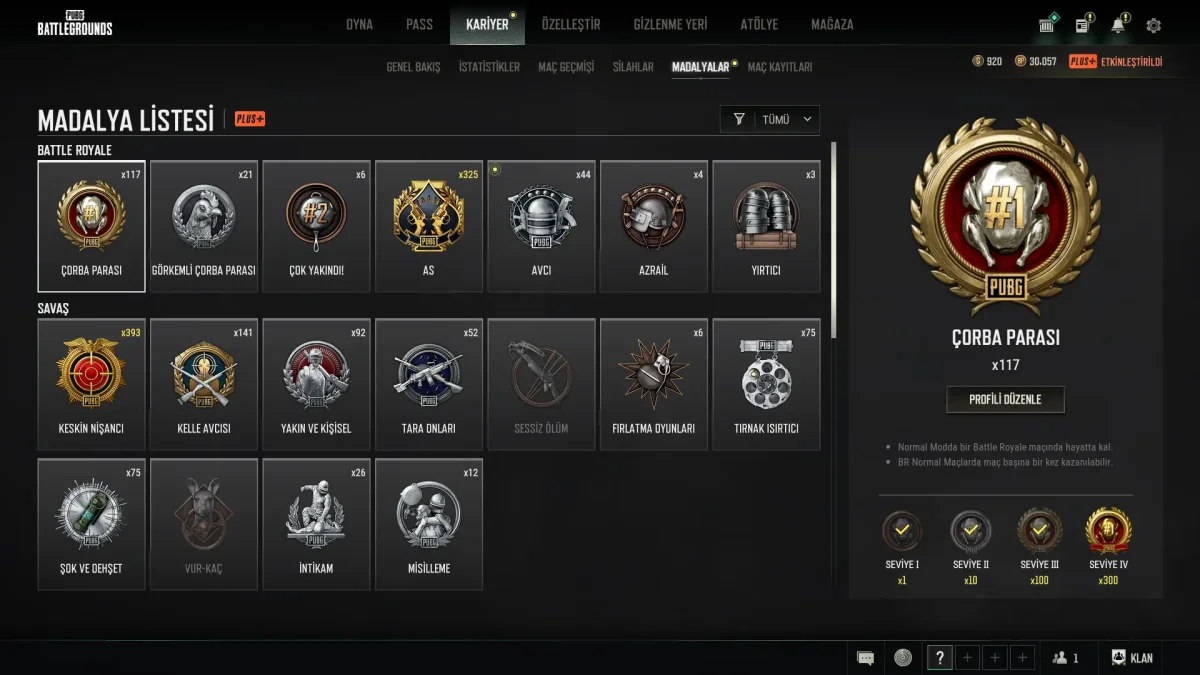Open the KLAN clan button
This screenshot has width=1200, height=675.
(1132, 657)
